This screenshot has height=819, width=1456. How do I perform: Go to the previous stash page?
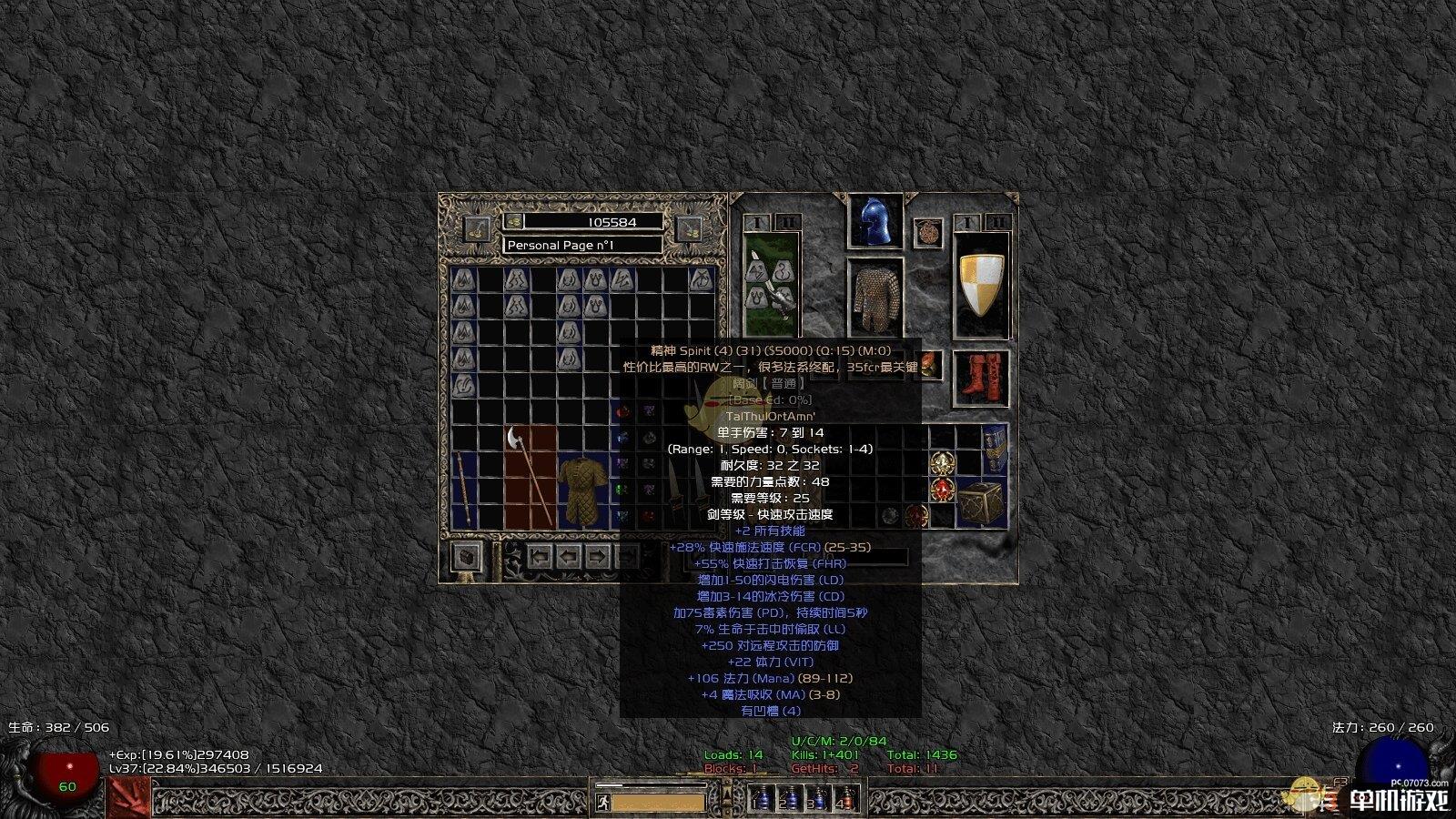569,555
